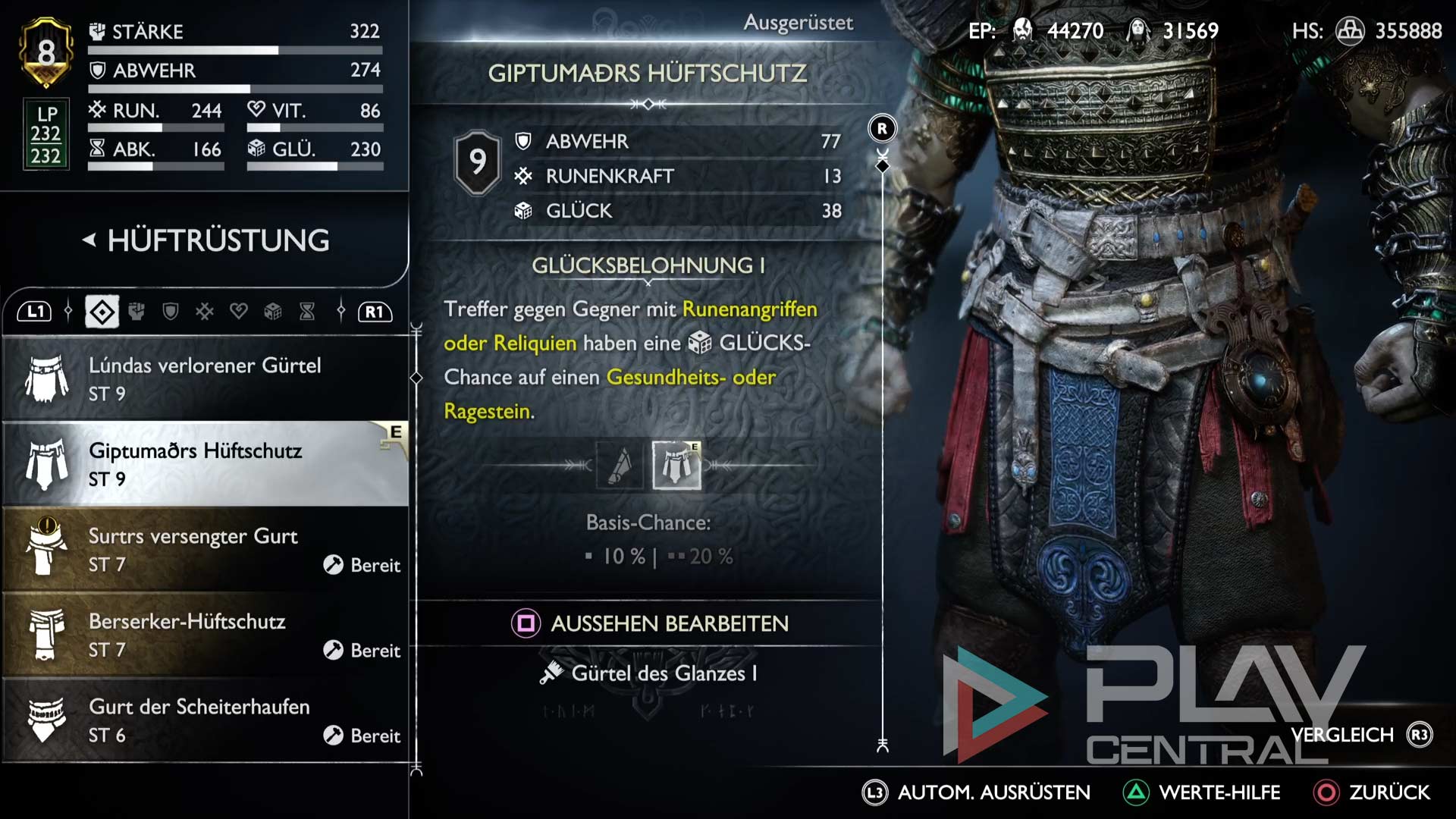This screenshot has width=1456, height=819.
Task: Click Autom. Ausrüsten auto-equip option
Action: [977, 792]
